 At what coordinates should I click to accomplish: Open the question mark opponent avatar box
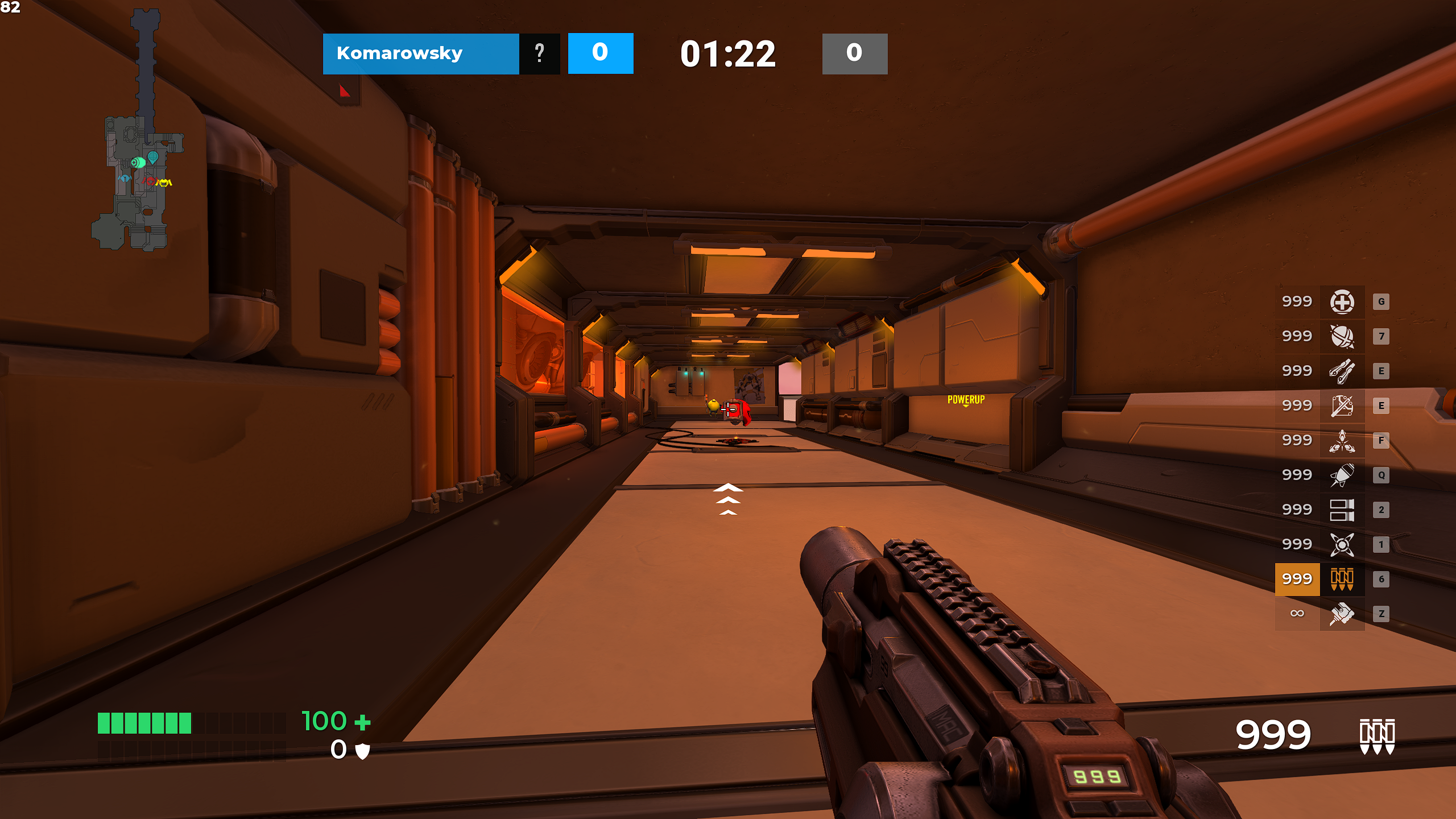pyautogui.click(x=538, y=53)
